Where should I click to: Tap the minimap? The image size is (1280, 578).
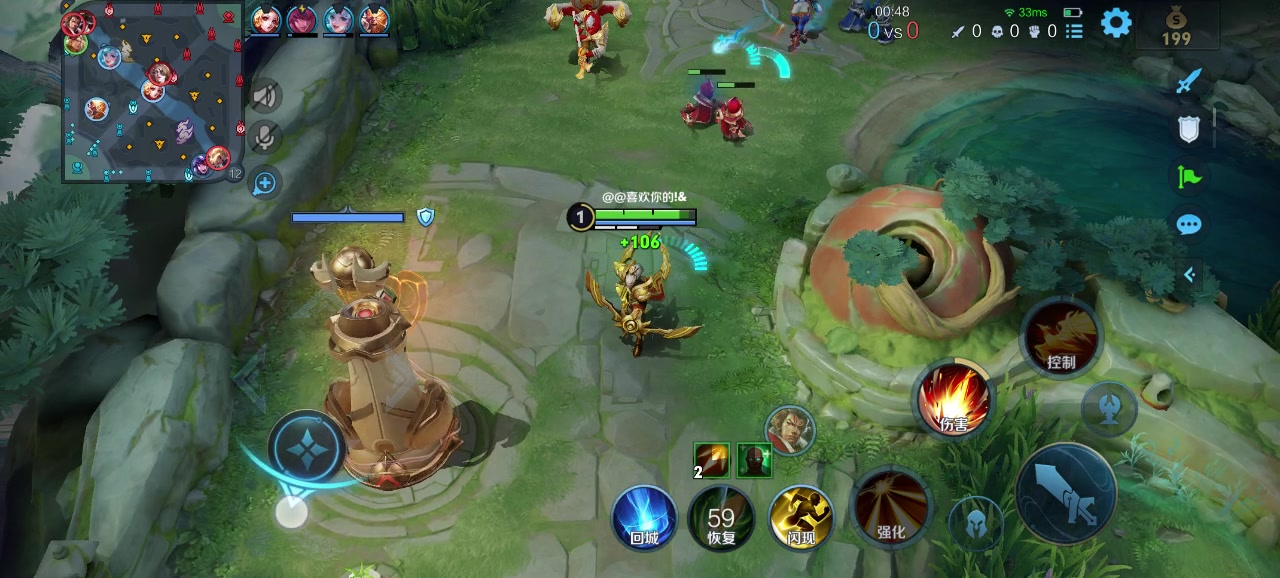point(153,93)
